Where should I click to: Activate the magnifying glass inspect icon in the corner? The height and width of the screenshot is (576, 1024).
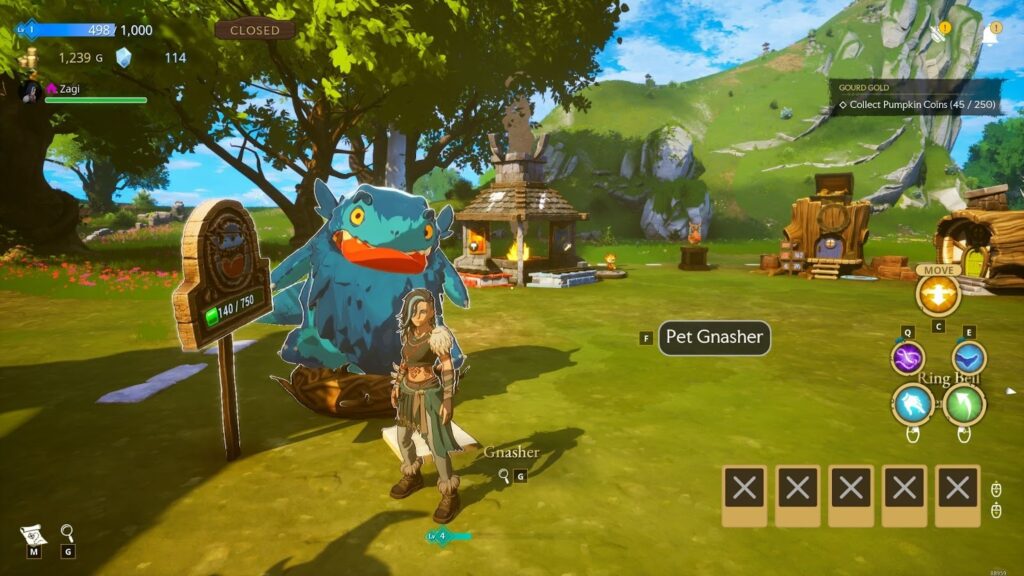[x=67, y=533]
